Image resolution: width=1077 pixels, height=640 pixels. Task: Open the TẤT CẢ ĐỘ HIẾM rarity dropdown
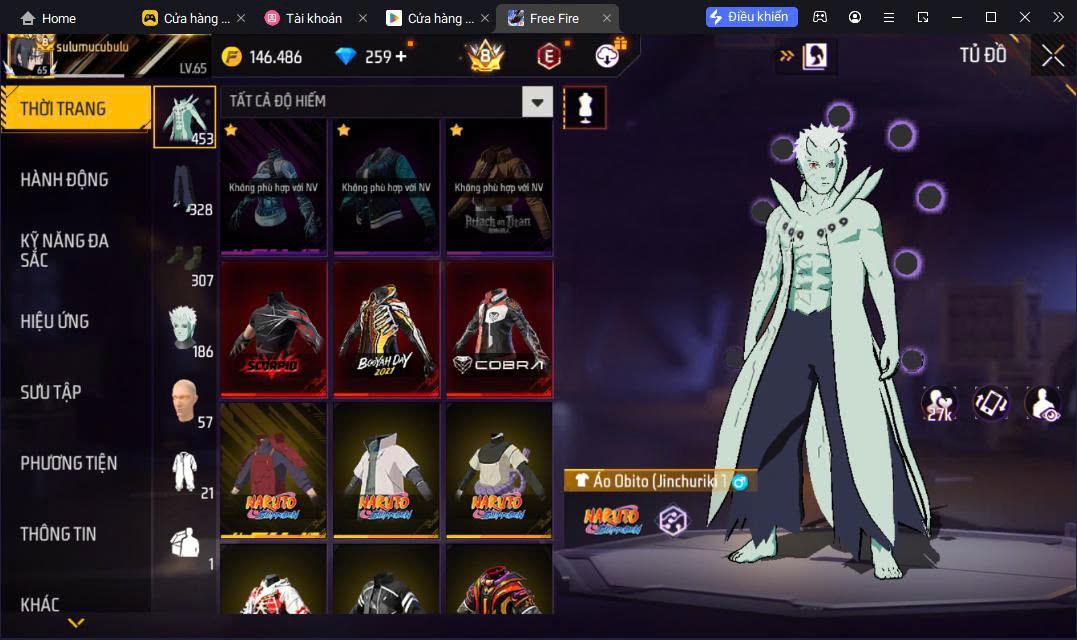tap(538, 101)
